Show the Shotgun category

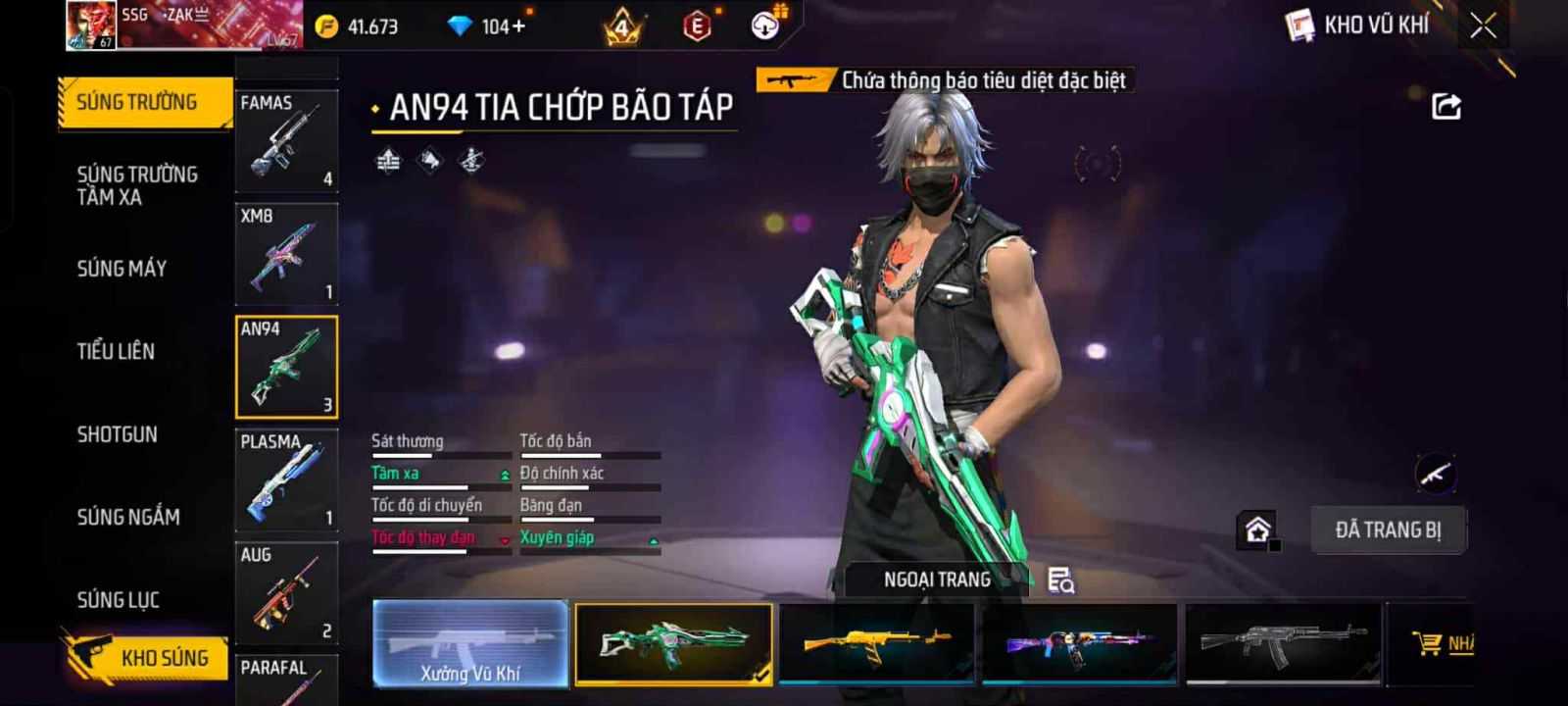tap(117, 434)
